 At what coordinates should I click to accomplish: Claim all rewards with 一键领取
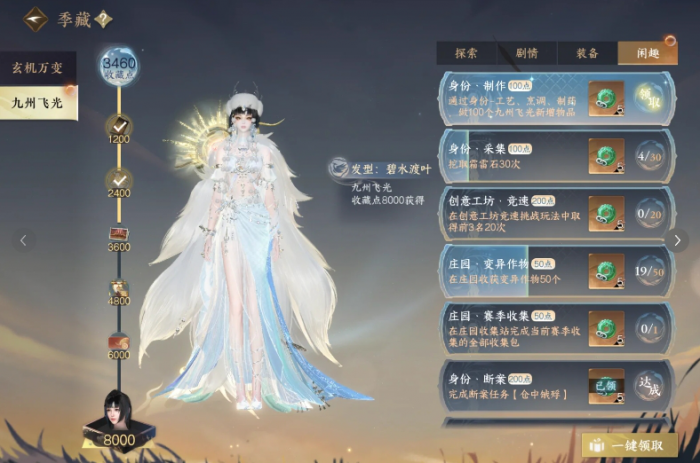[629, 445]
